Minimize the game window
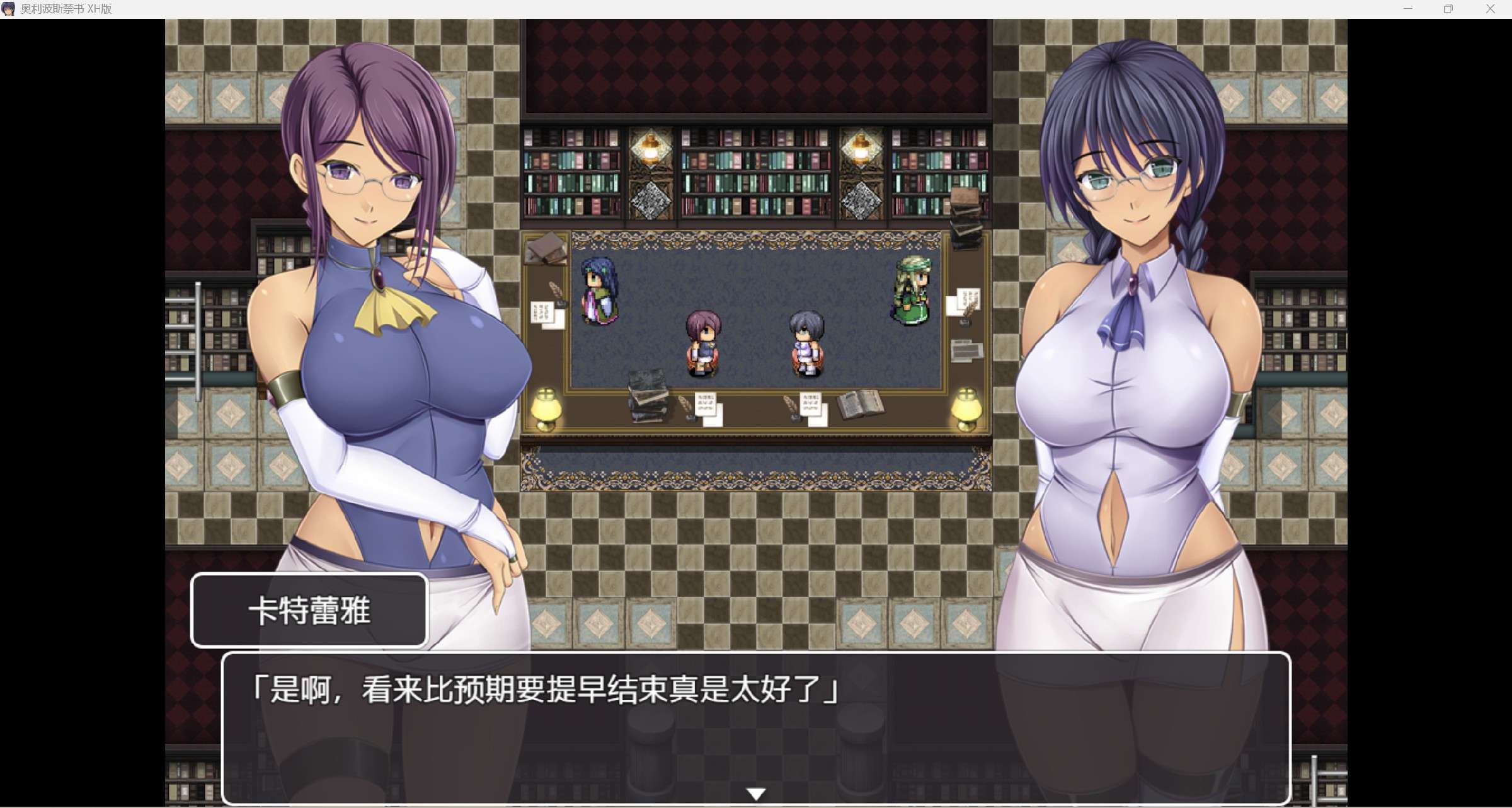 tap(1408, 9)
